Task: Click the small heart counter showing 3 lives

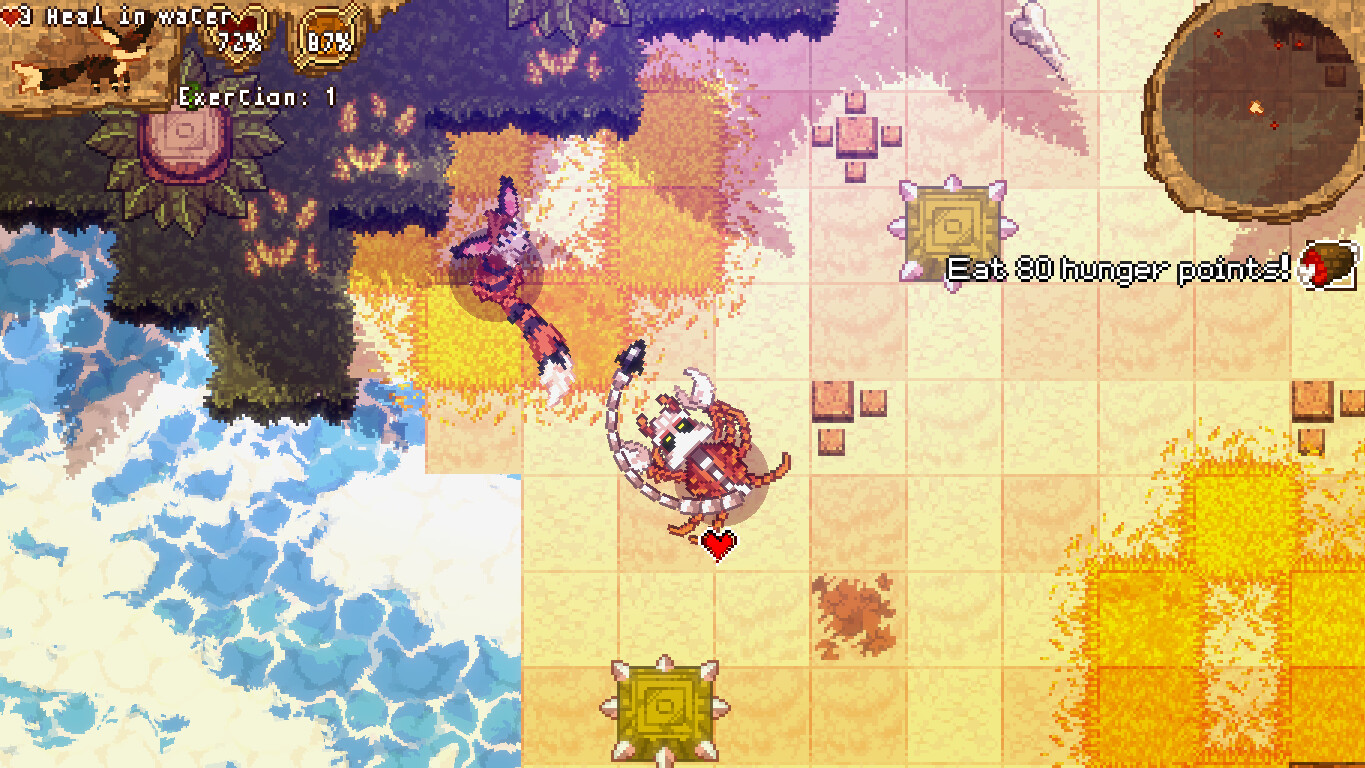Action: pos(12,14)
